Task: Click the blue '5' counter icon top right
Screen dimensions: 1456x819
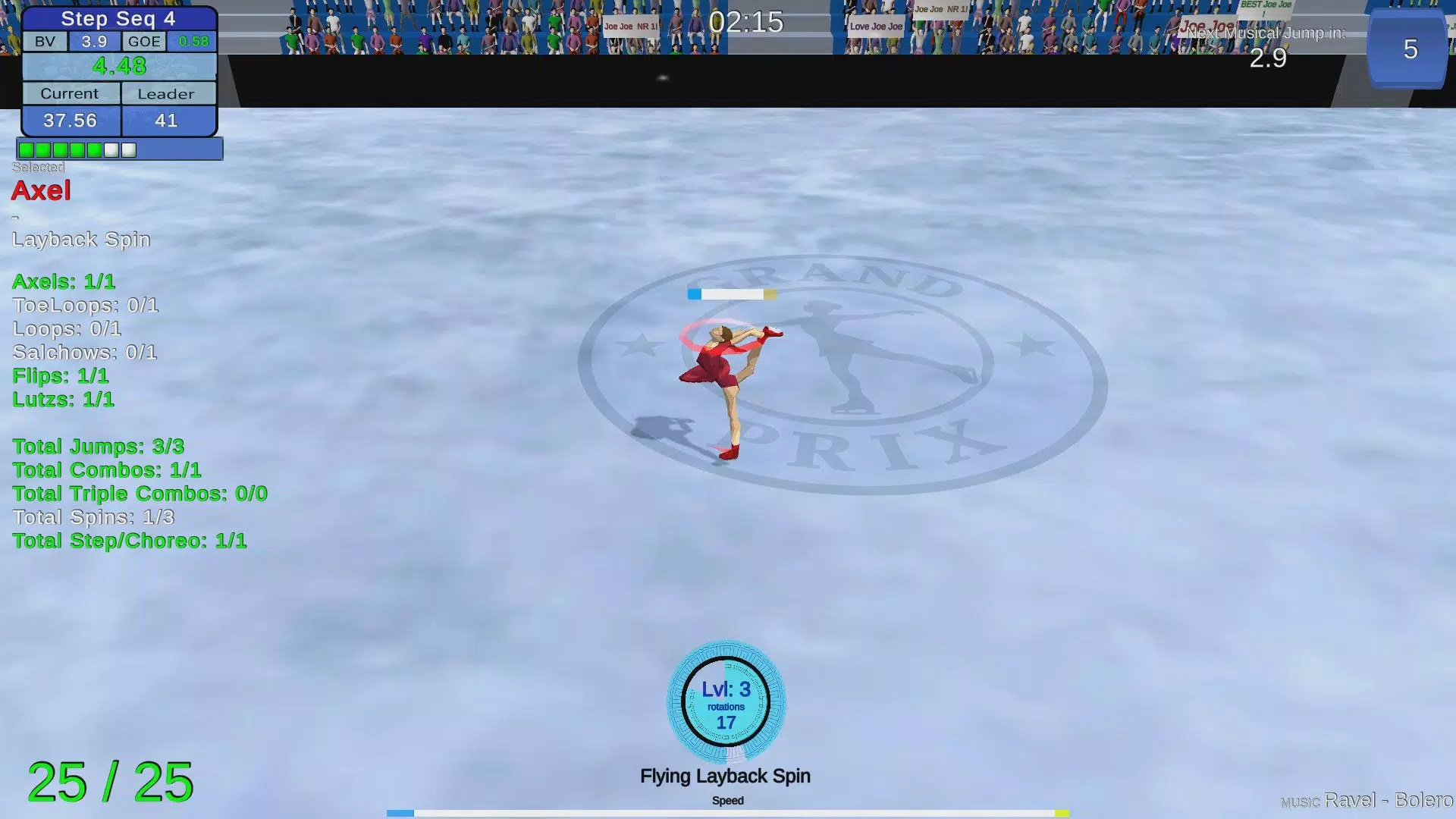Action: pyautogui.click(x=1408, y=51)
